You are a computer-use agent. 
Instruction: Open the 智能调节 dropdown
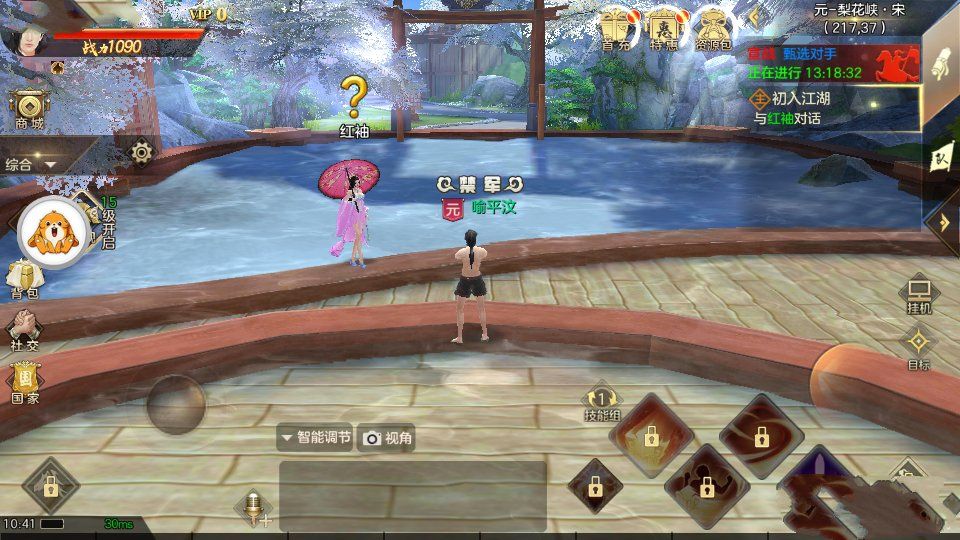tap(315, 437)
